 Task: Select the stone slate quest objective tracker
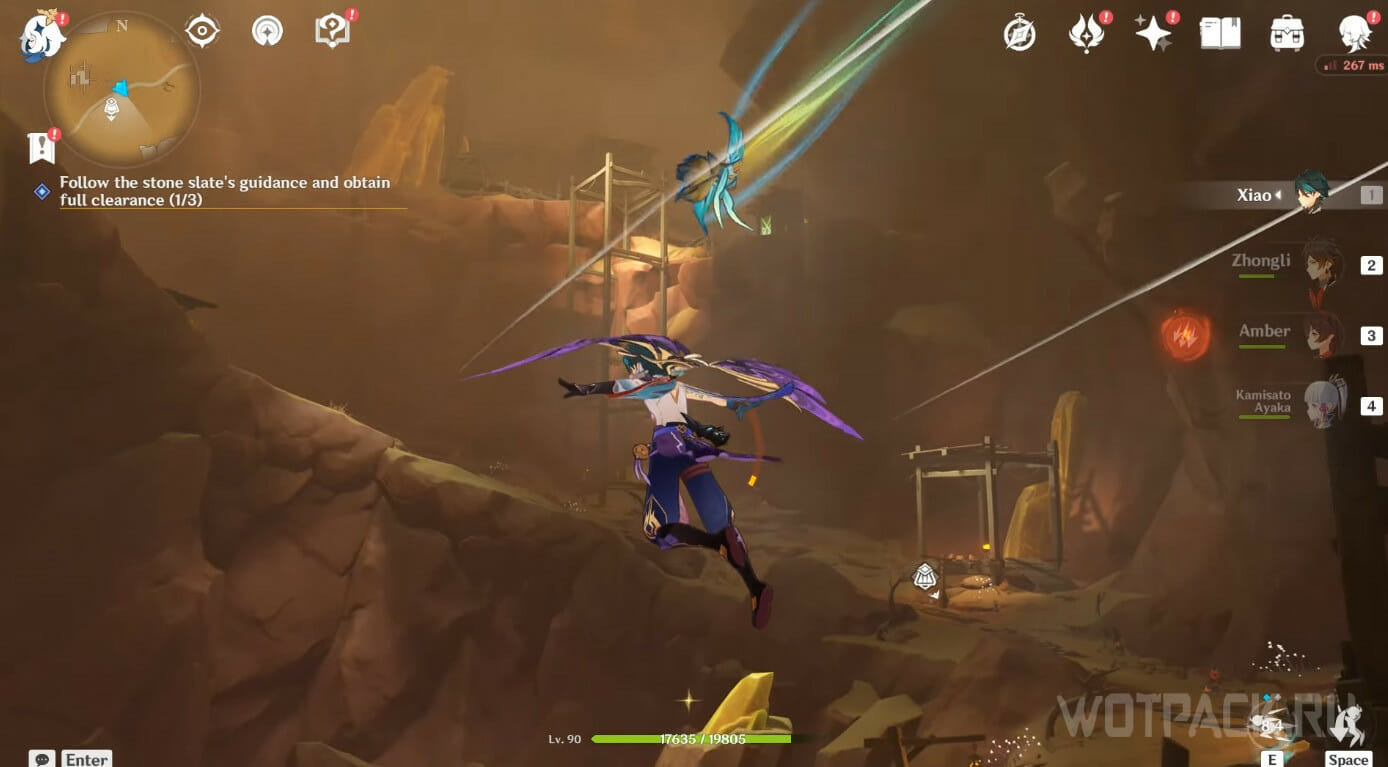point(224,191)
